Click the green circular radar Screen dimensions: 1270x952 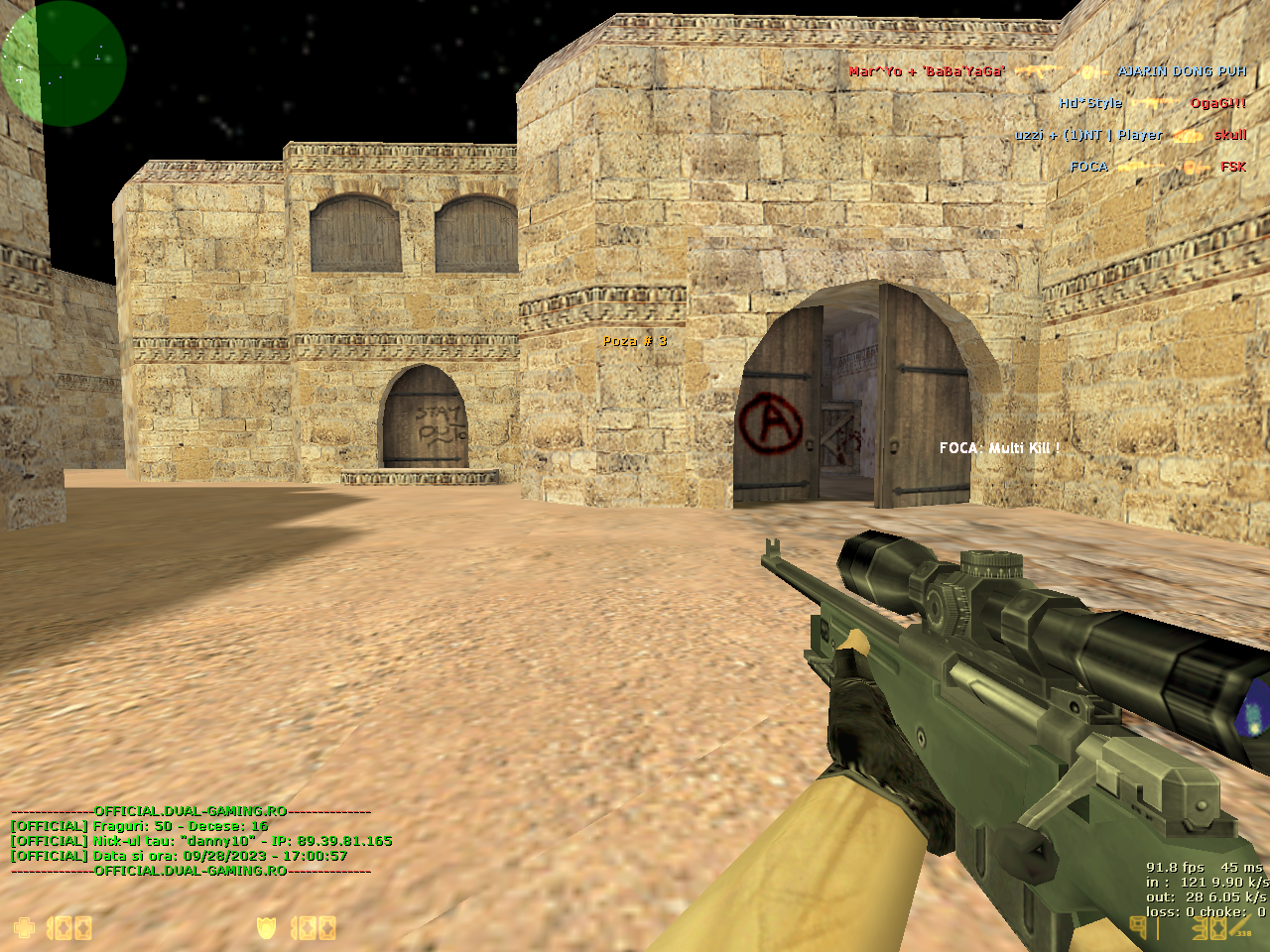pos(63,63)
